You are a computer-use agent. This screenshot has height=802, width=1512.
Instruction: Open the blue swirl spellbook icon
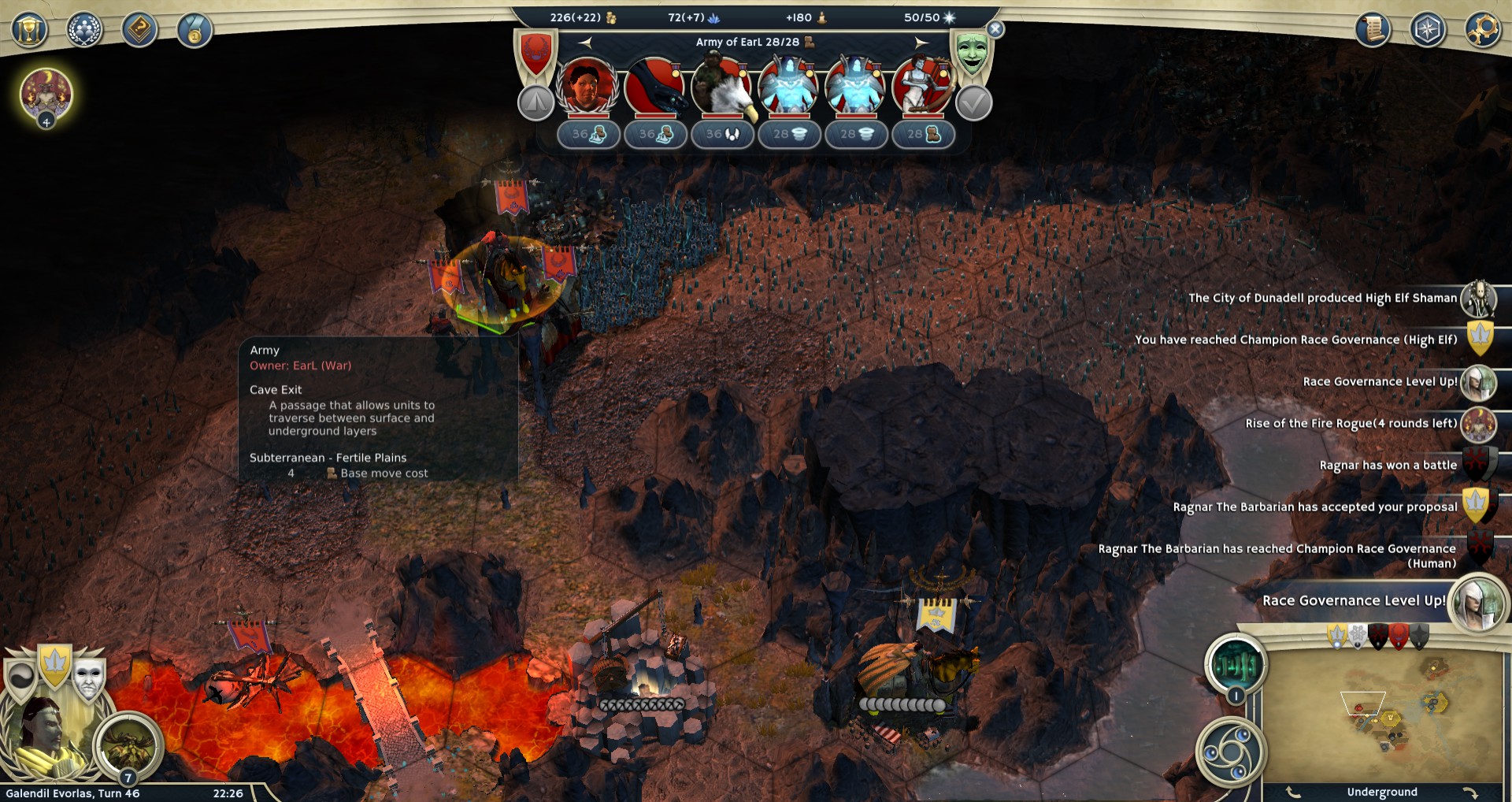[x=1231, y=752]
